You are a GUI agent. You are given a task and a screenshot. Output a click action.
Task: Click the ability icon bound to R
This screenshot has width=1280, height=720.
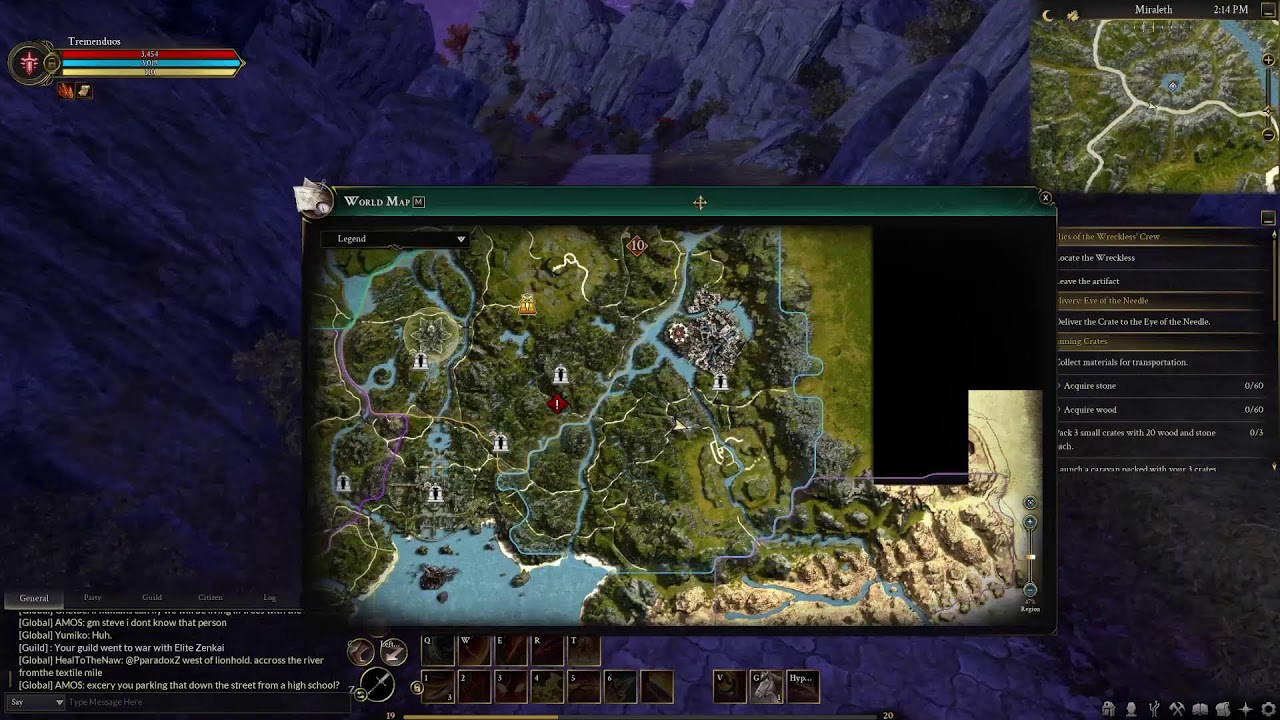click(547, 650)
